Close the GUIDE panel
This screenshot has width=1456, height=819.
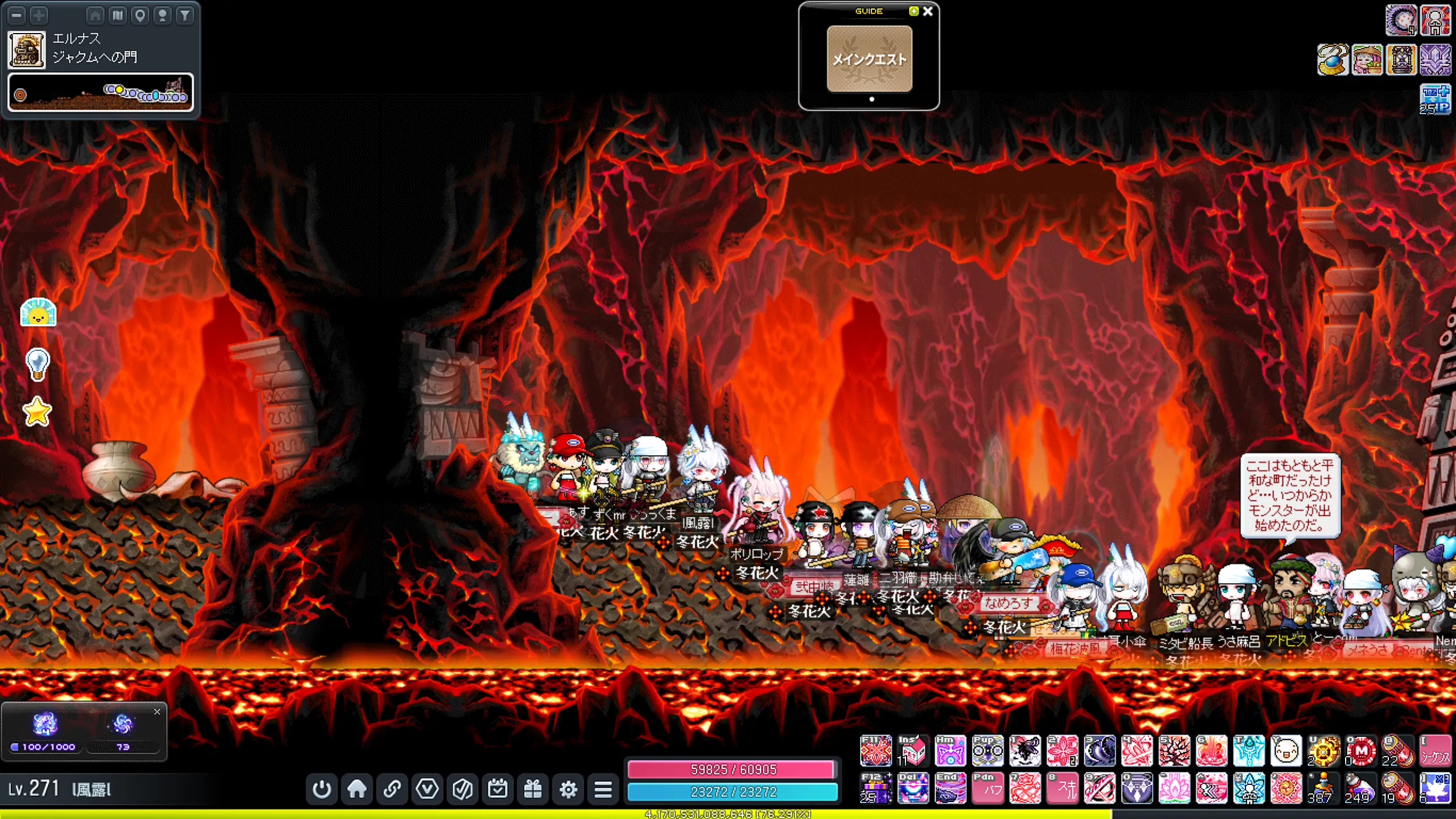pyautogui.click(x=928, y=11)
